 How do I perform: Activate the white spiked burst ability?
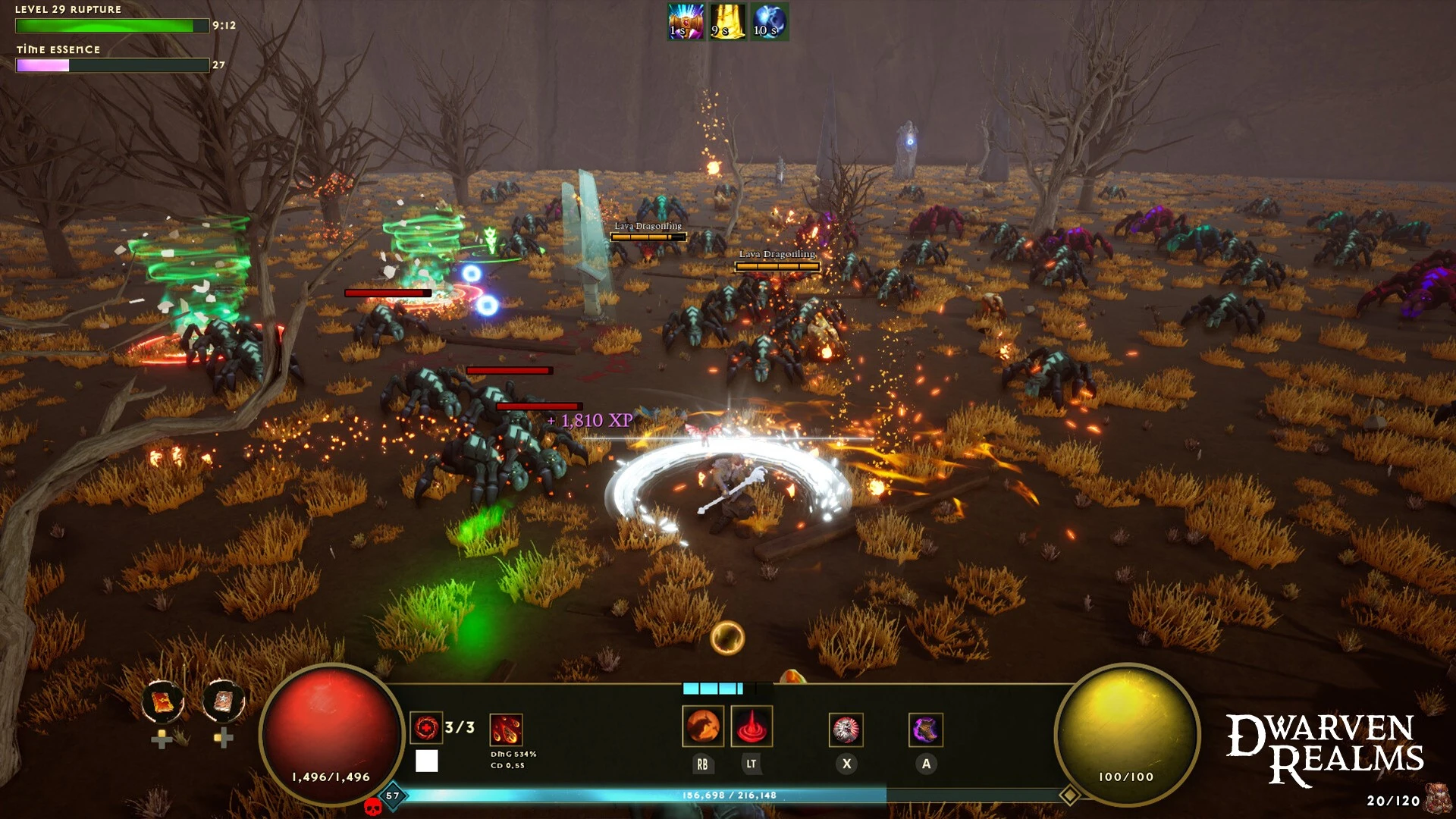click(846, 730)
